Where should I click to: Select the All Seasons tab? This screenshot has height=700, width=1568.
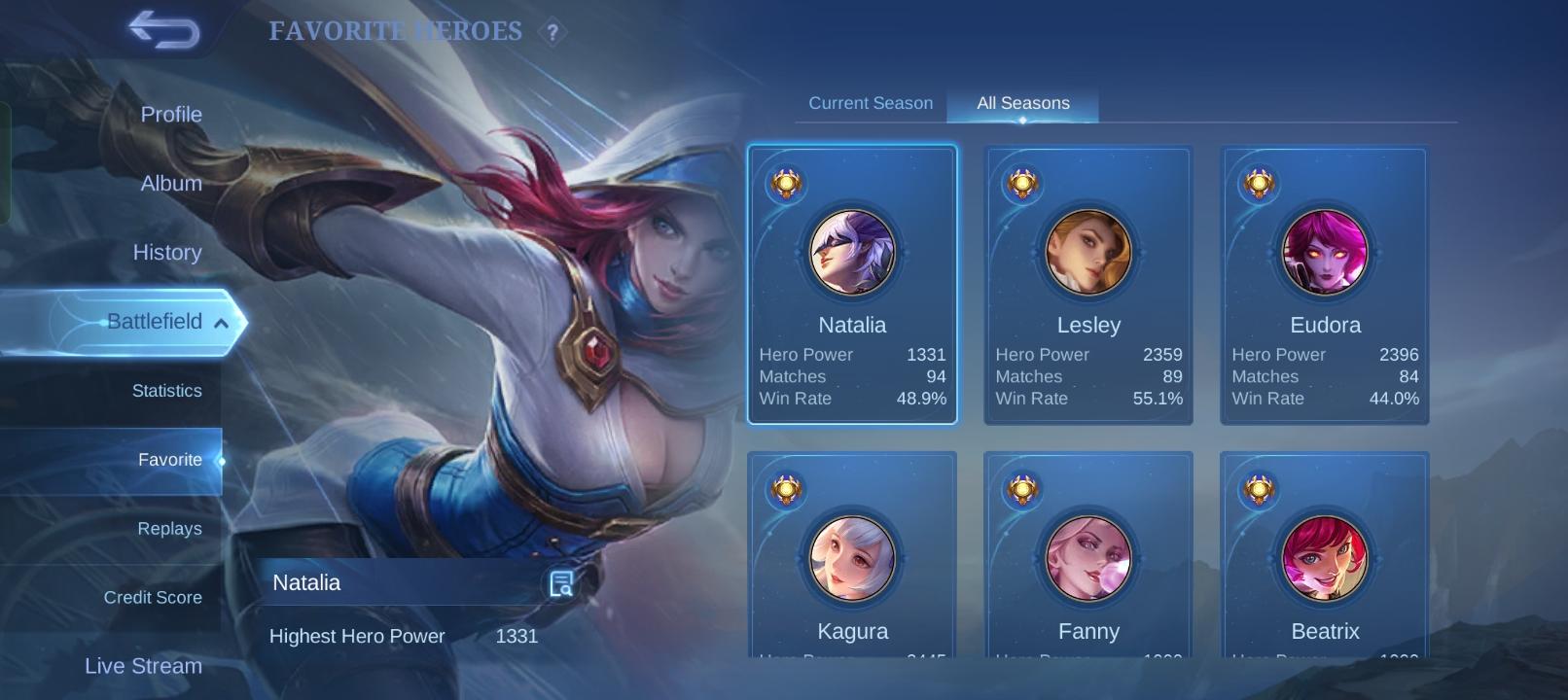[x=1021, y=102]
